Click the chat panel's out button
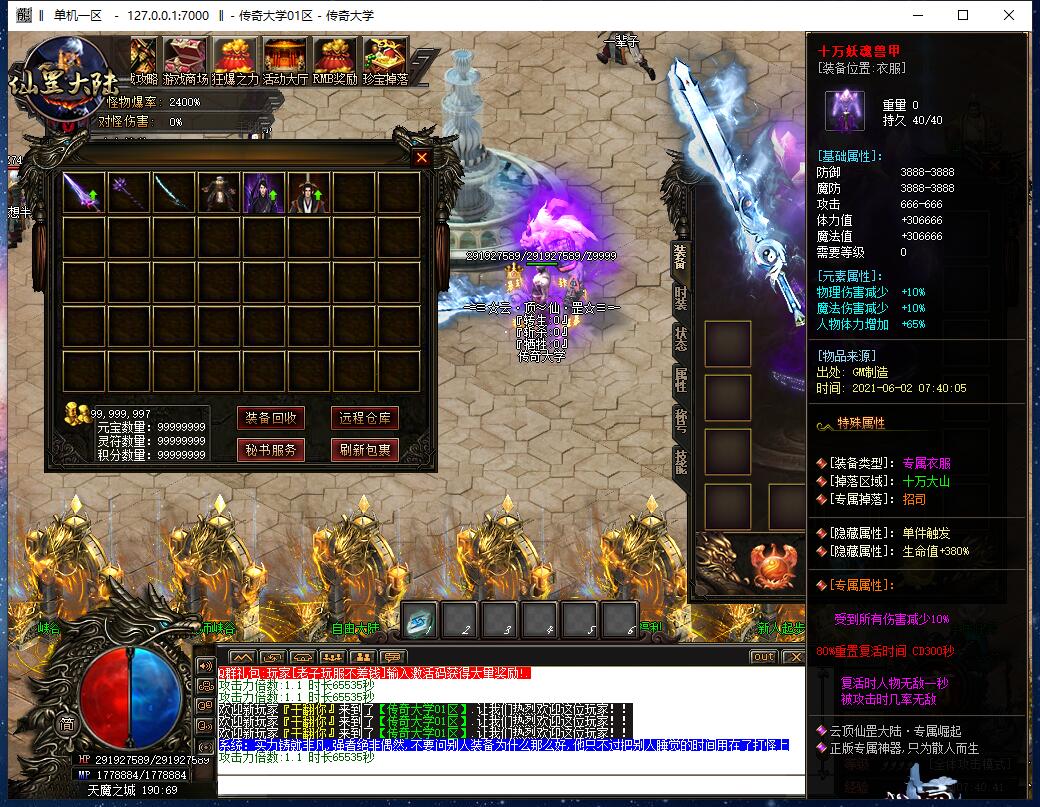 click(763, 657)
